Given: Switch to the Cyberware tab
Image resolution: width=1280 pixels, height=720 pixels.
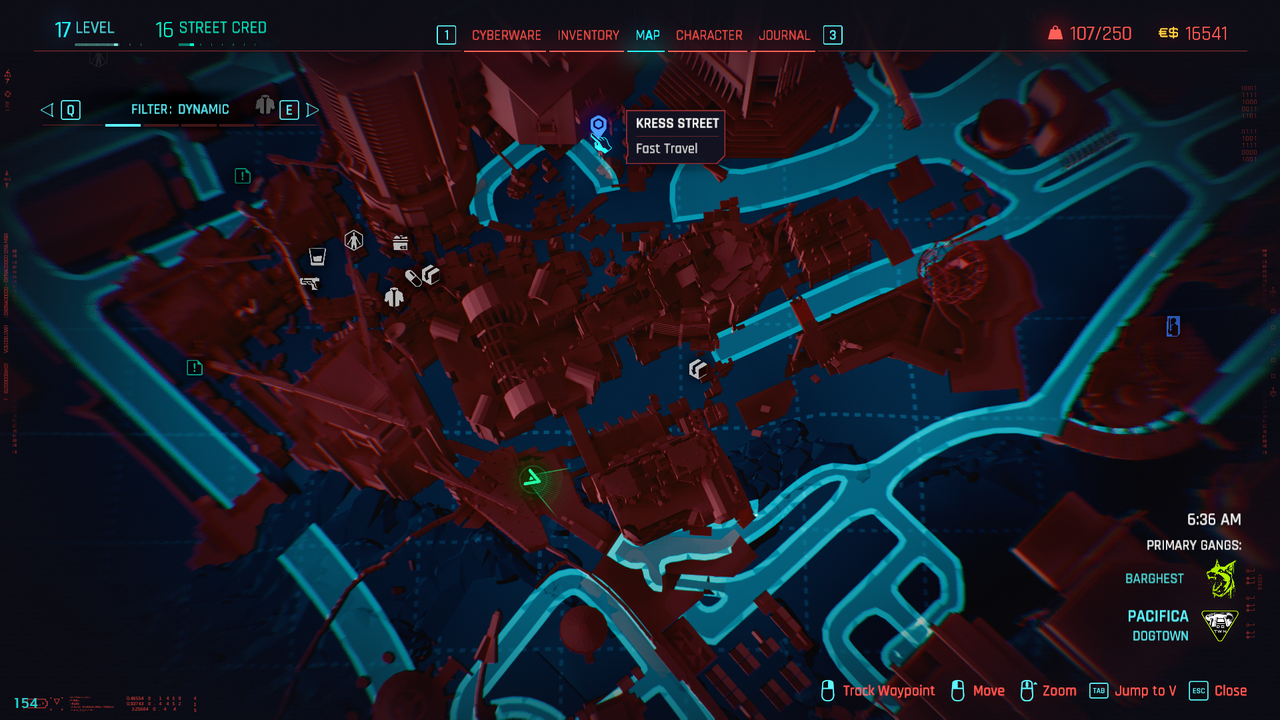Looking at the screenshot, I should 506,35.
